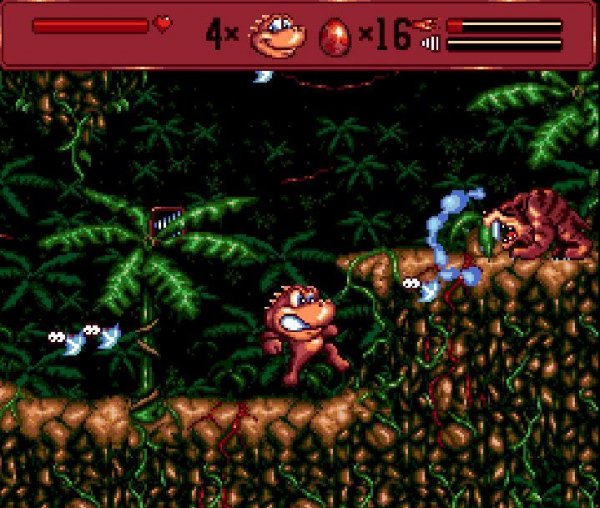Choose the sound wave roar icon
Image resolution: width=600 pixels, height=508 pixels.
click(431, 44)
